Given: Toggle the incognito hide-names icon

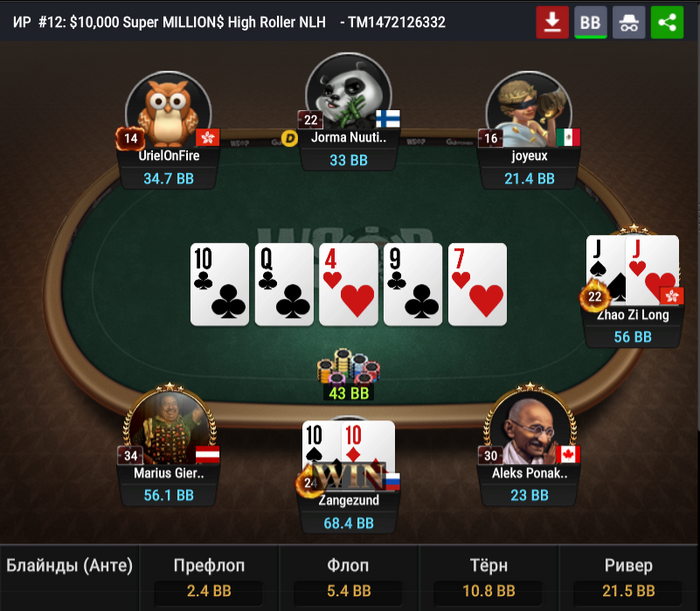Looking at the screenshot, I should click(x=629, y=22).
